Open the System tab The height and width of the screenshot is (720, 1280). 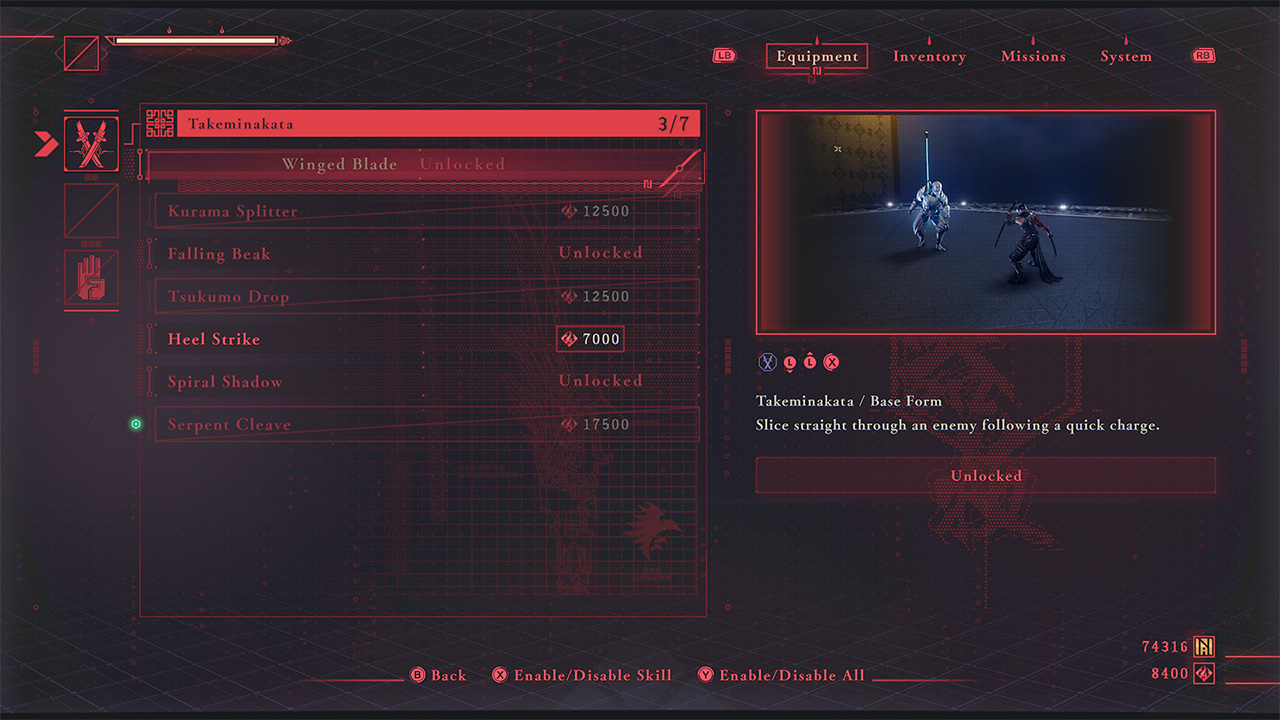point(1126,57)
